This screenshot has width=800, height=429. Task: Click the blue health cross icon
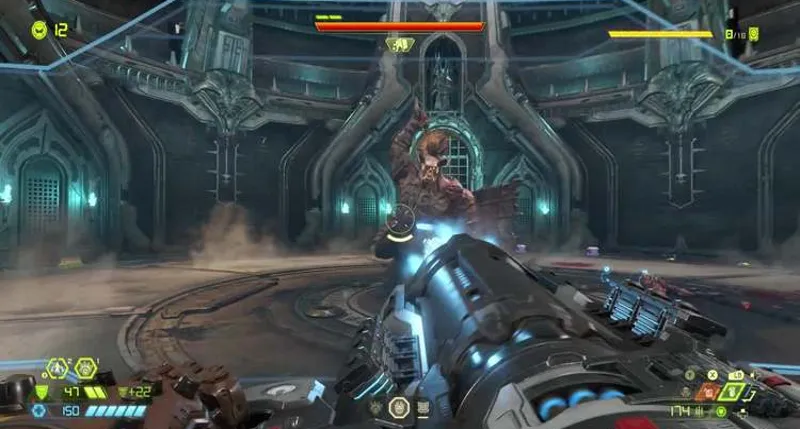pyautogui.click(x=40, y=410)
